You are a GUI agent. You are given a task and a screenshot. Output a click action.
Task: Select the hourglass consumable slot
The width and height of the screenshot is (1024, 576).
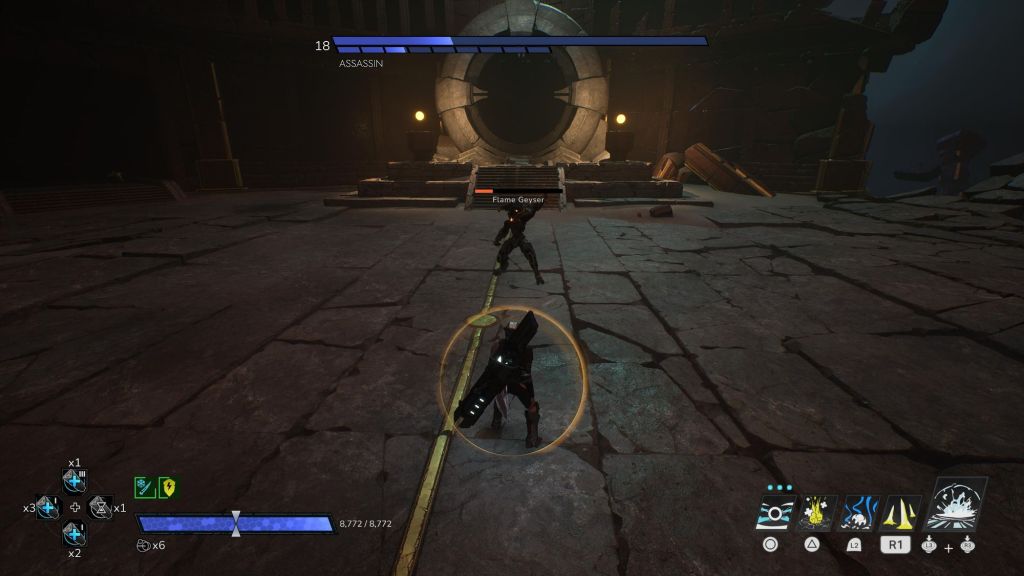pyautogui.click(x=101, y=507)
